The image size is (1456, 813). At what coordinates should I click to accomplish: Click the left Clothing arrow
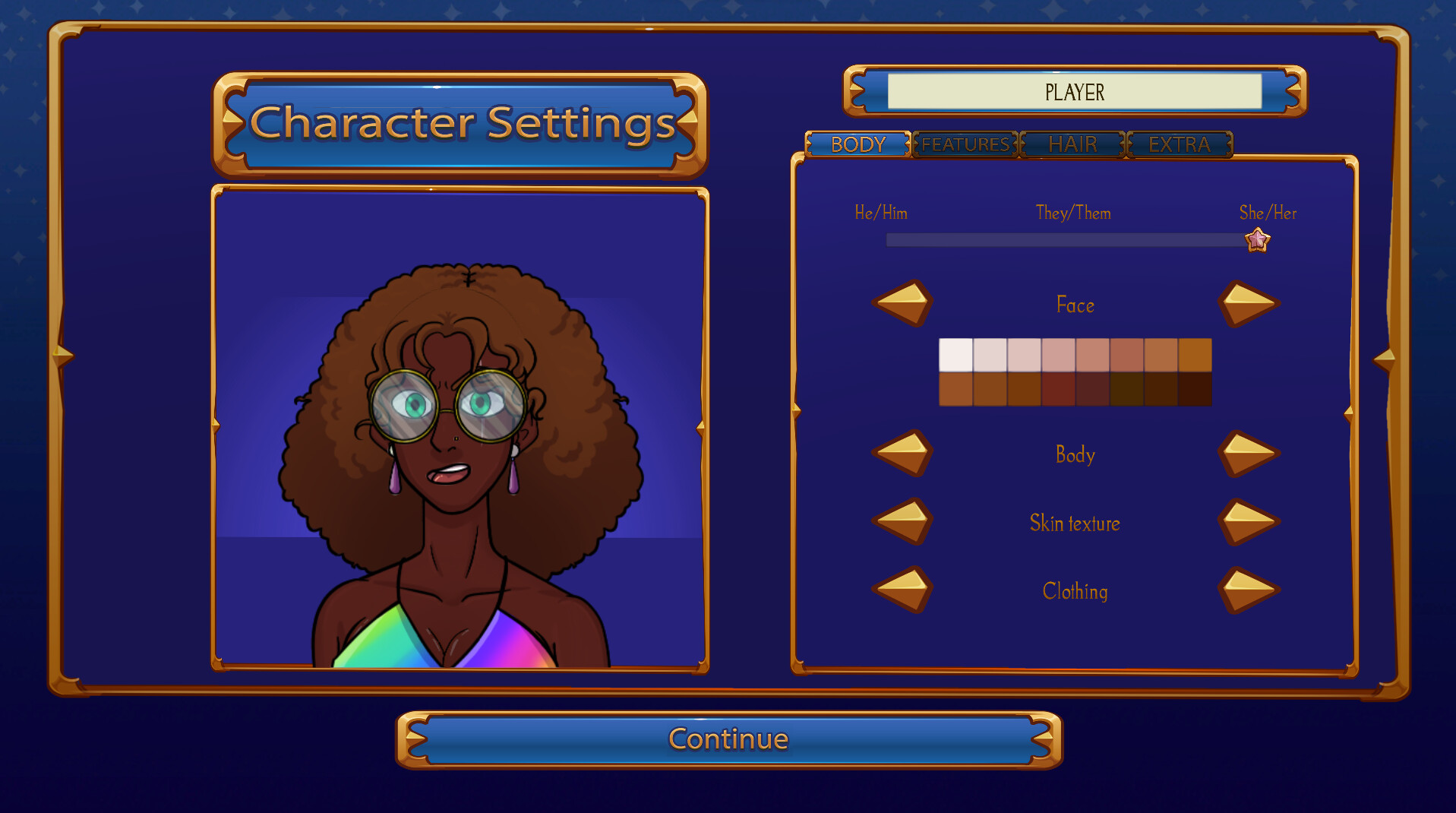coord(902,590)
